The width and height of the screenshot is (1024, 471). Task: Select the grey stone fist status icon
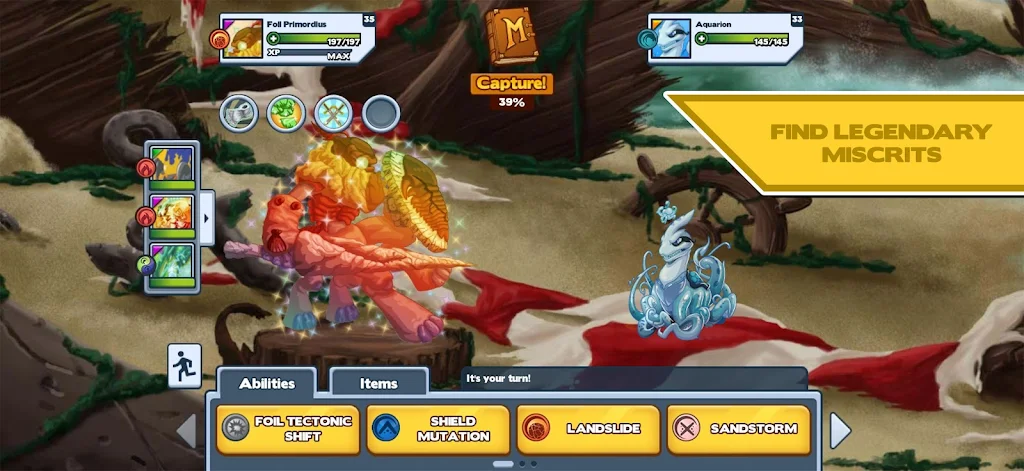pos(240,113)
